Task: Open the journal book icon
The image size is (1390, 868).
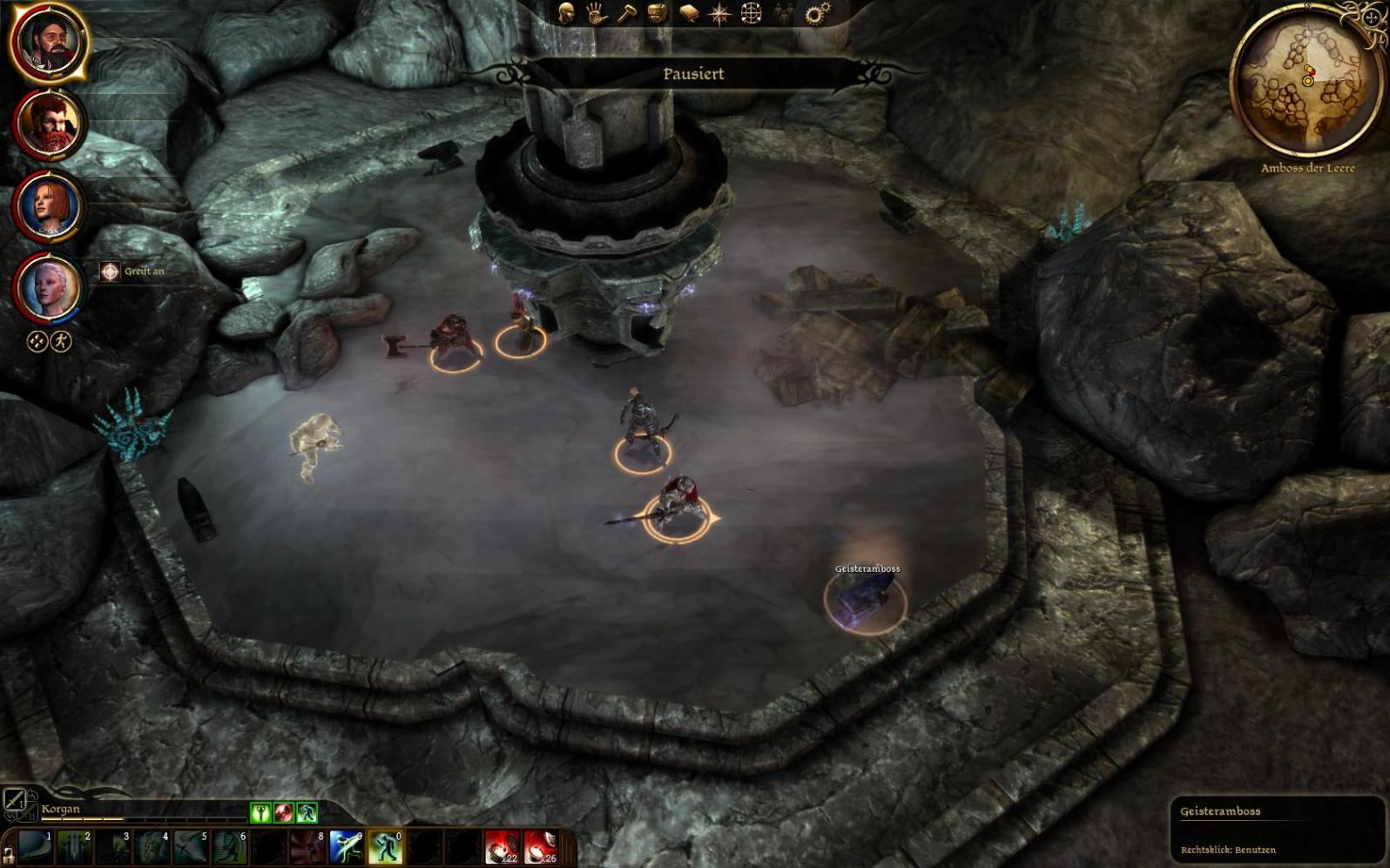Action: point(689,14)
